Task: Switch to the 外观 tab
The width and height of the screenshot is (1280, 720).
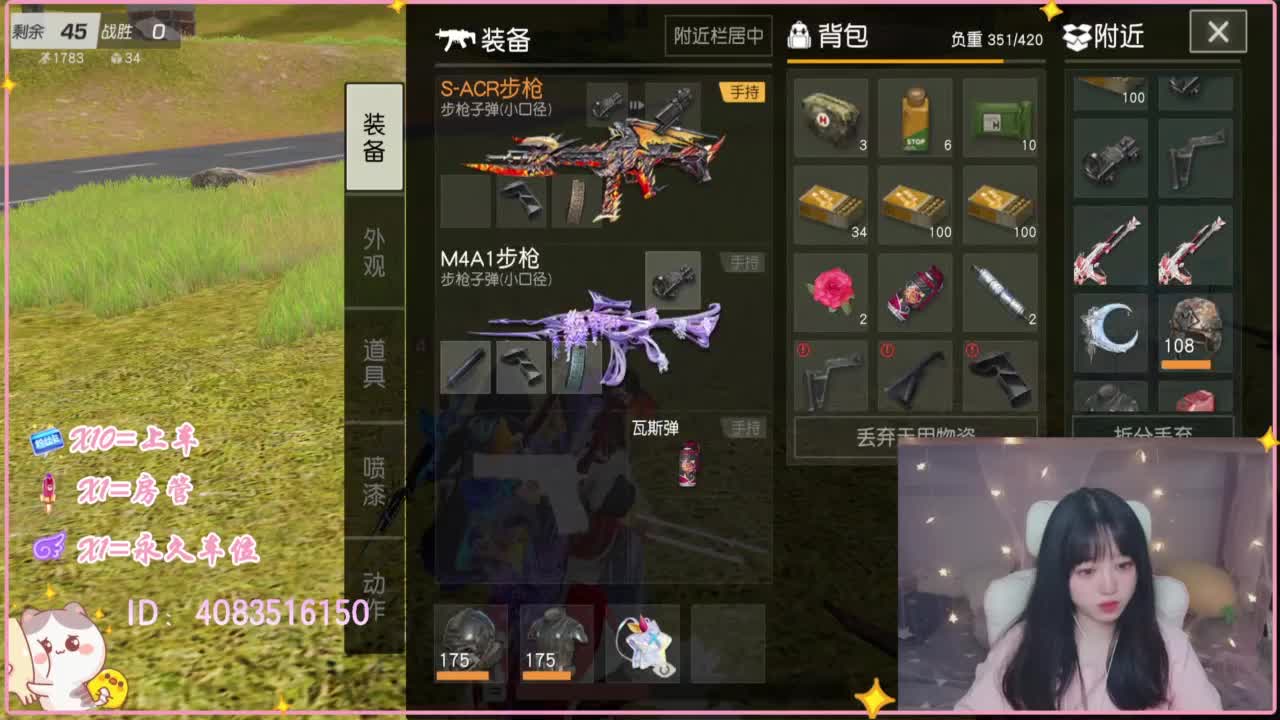Action: tap(373, 250)
